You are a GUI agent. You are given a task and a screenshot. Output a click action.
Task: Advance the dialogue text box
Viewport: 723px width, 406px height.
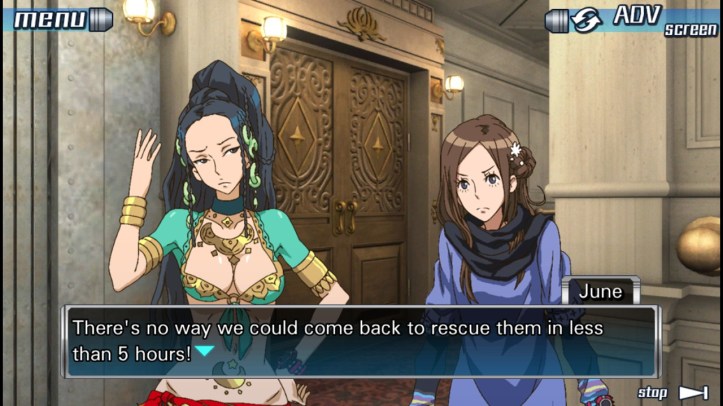point(360,340)
